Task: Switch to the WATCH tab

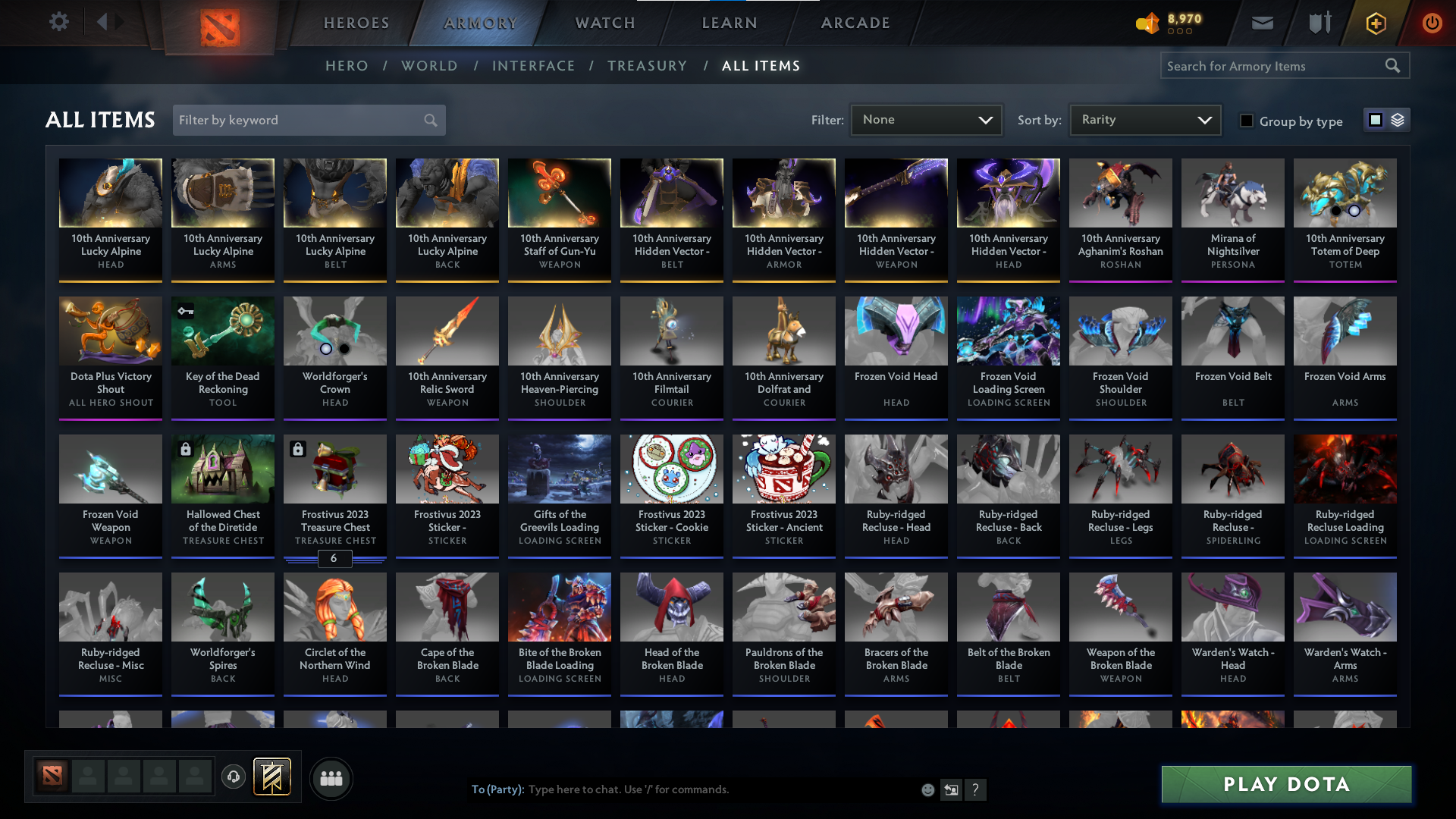Action: (x=604, y=23)
